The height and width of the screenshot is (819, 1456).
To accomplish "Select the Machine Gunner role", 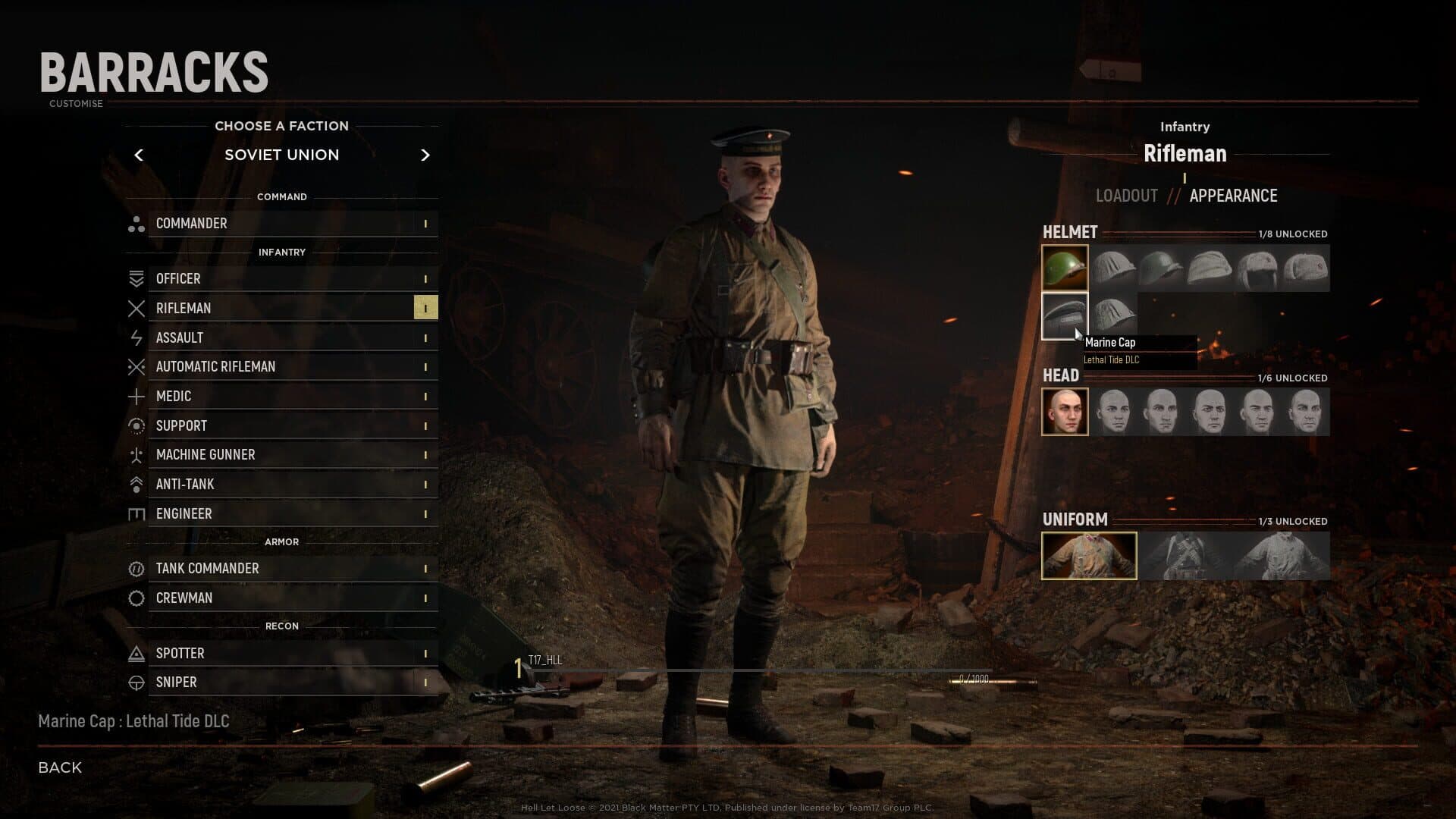I will point(282,455).
